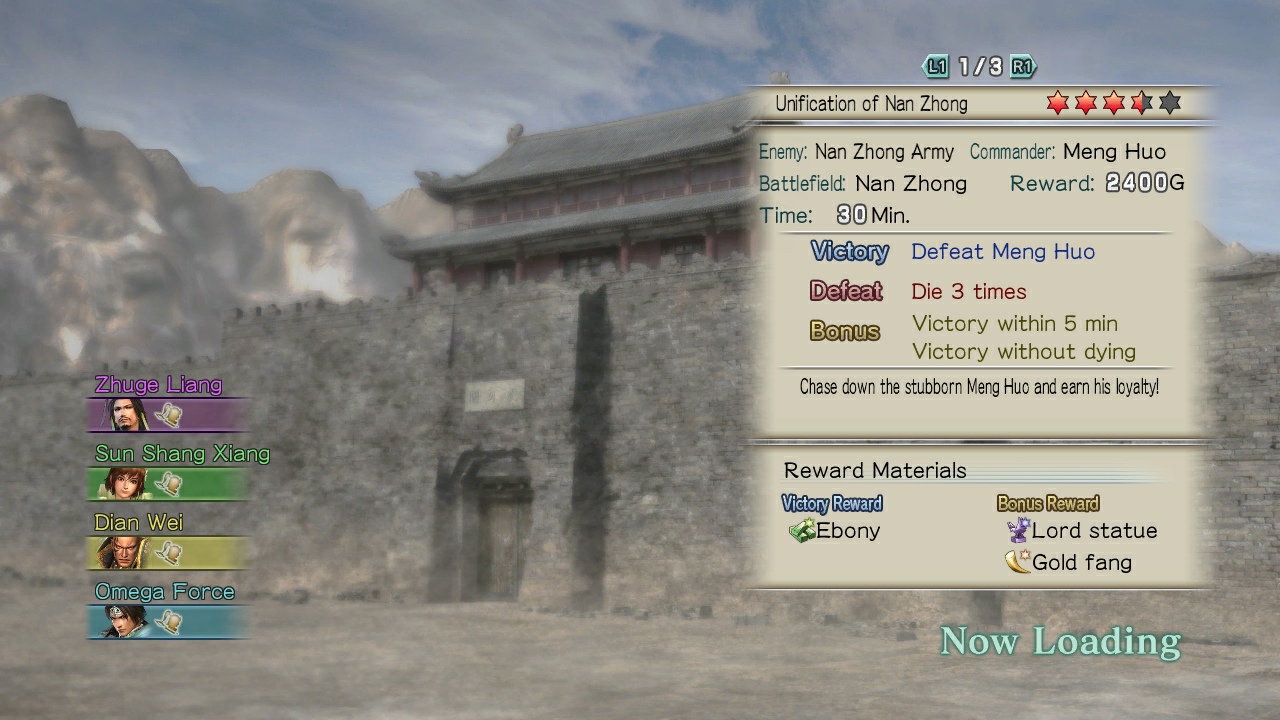Click the fifth difficulty star
Viewport: 1280px width, 720px height.
(1167, 102)
